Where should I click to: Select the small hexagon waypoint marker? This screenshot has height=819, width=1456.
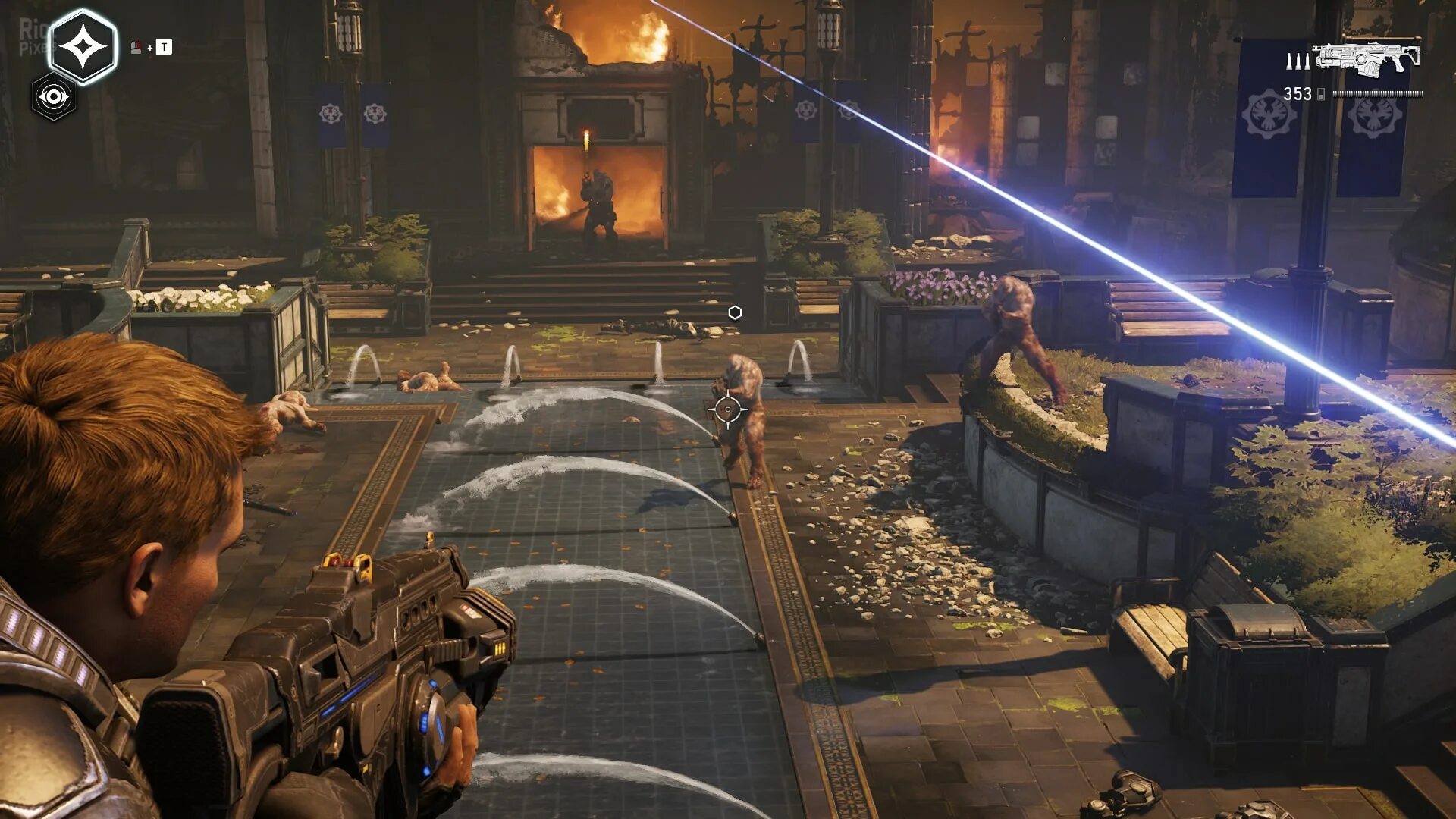735,312
